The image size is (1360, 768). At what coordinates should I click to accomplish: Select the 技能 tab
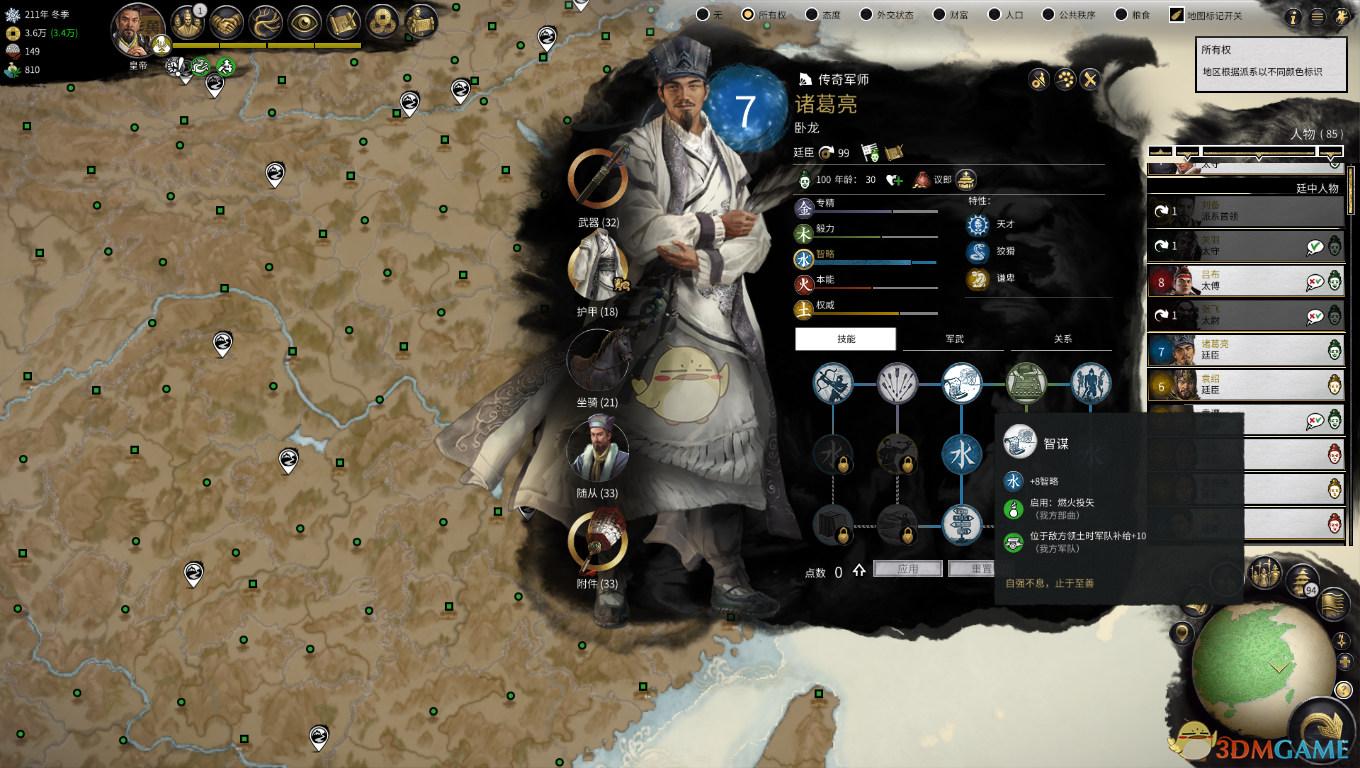tap(846, 339)
